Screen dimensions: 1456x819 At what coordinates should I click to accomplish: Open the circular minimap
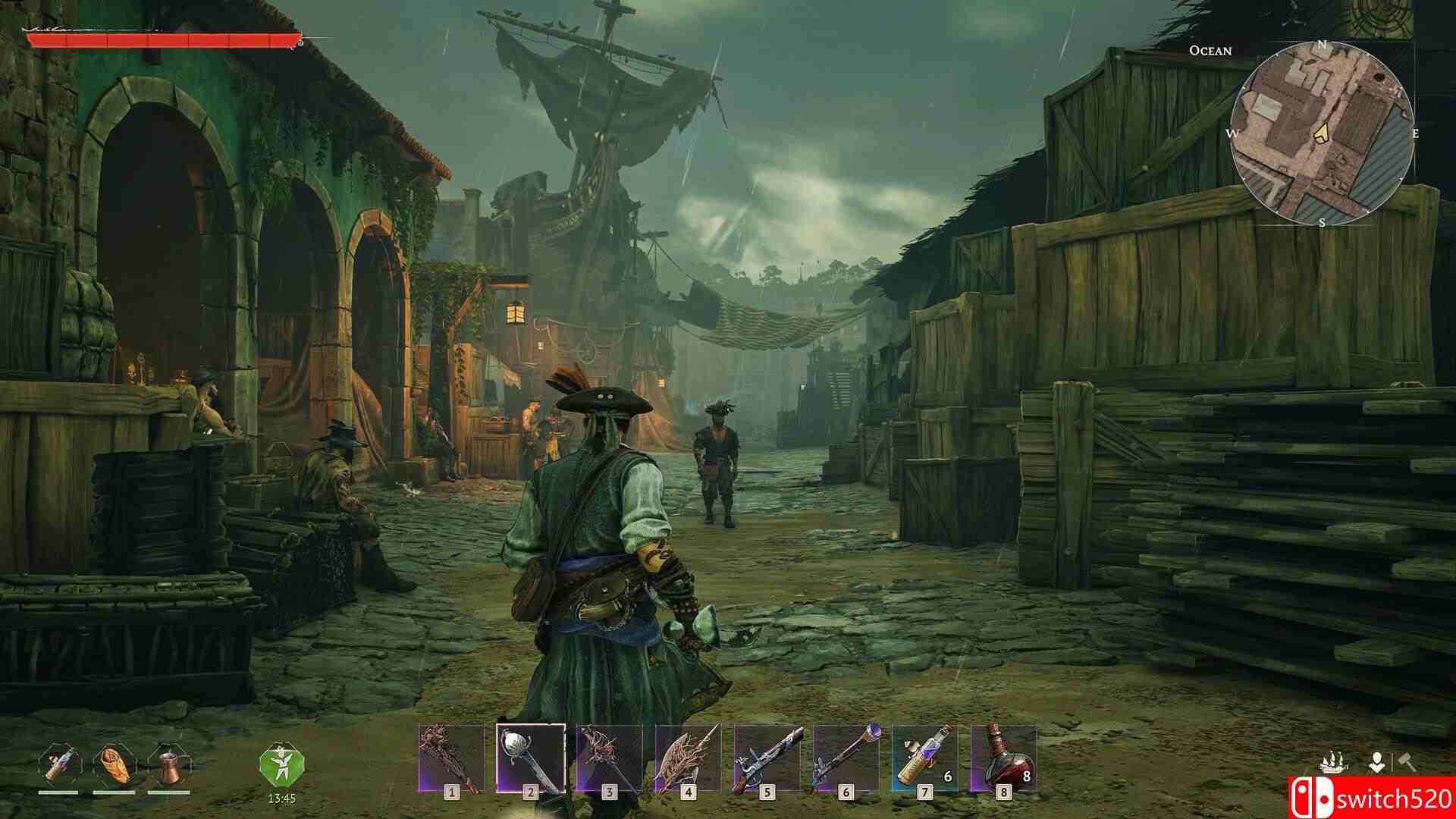(x=1322, y=133)
